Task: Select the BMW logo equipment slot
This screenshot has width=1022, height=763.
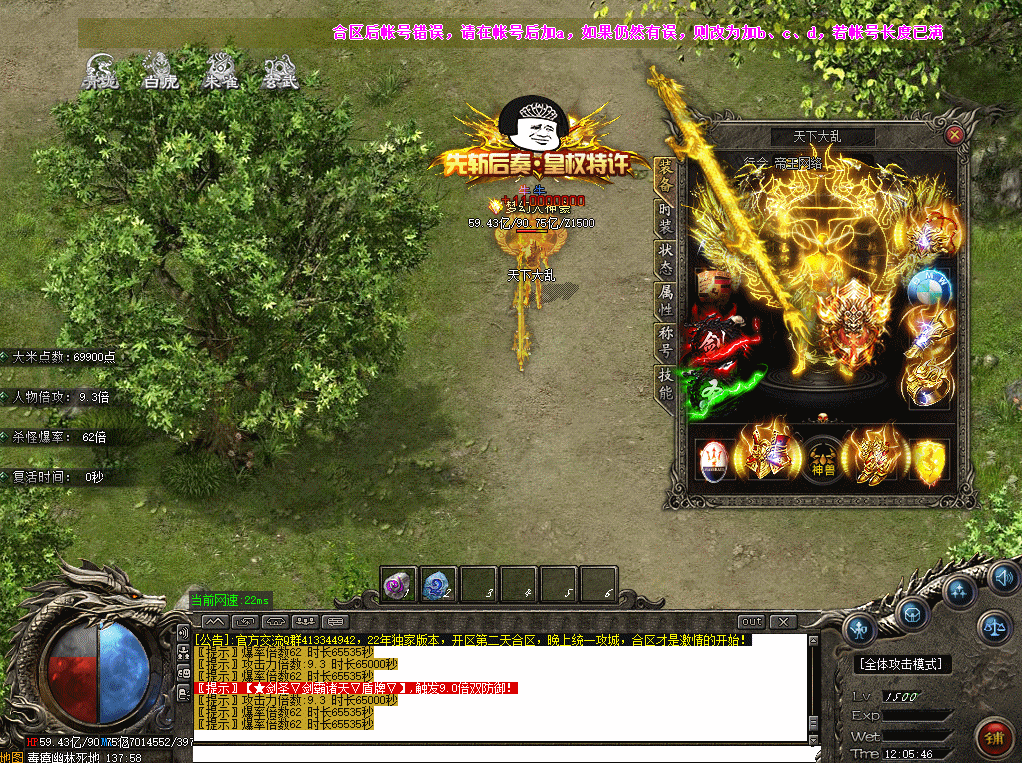Action: 930,287
